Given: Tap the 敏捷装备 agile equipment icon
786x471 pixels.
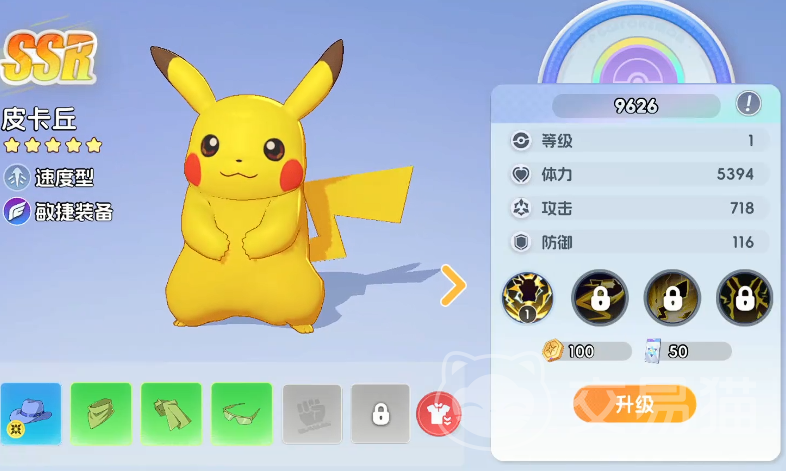Looking at the screenshot, I should click(17, 211).
